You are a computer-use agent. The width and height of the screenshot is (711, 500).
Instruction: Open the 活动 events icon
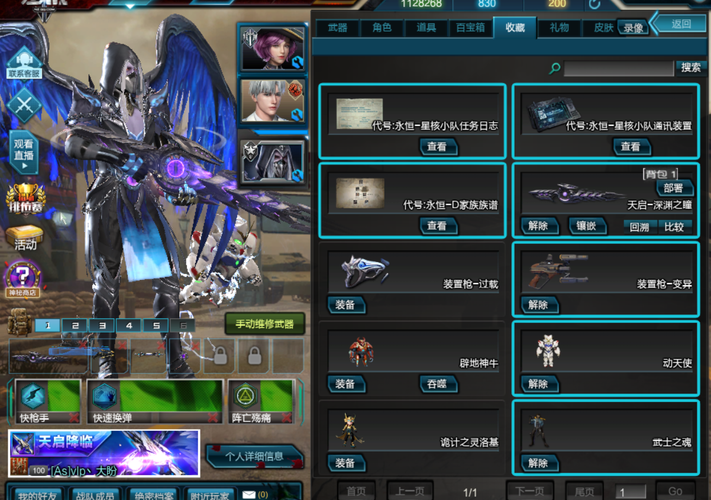tap(25, 238)
